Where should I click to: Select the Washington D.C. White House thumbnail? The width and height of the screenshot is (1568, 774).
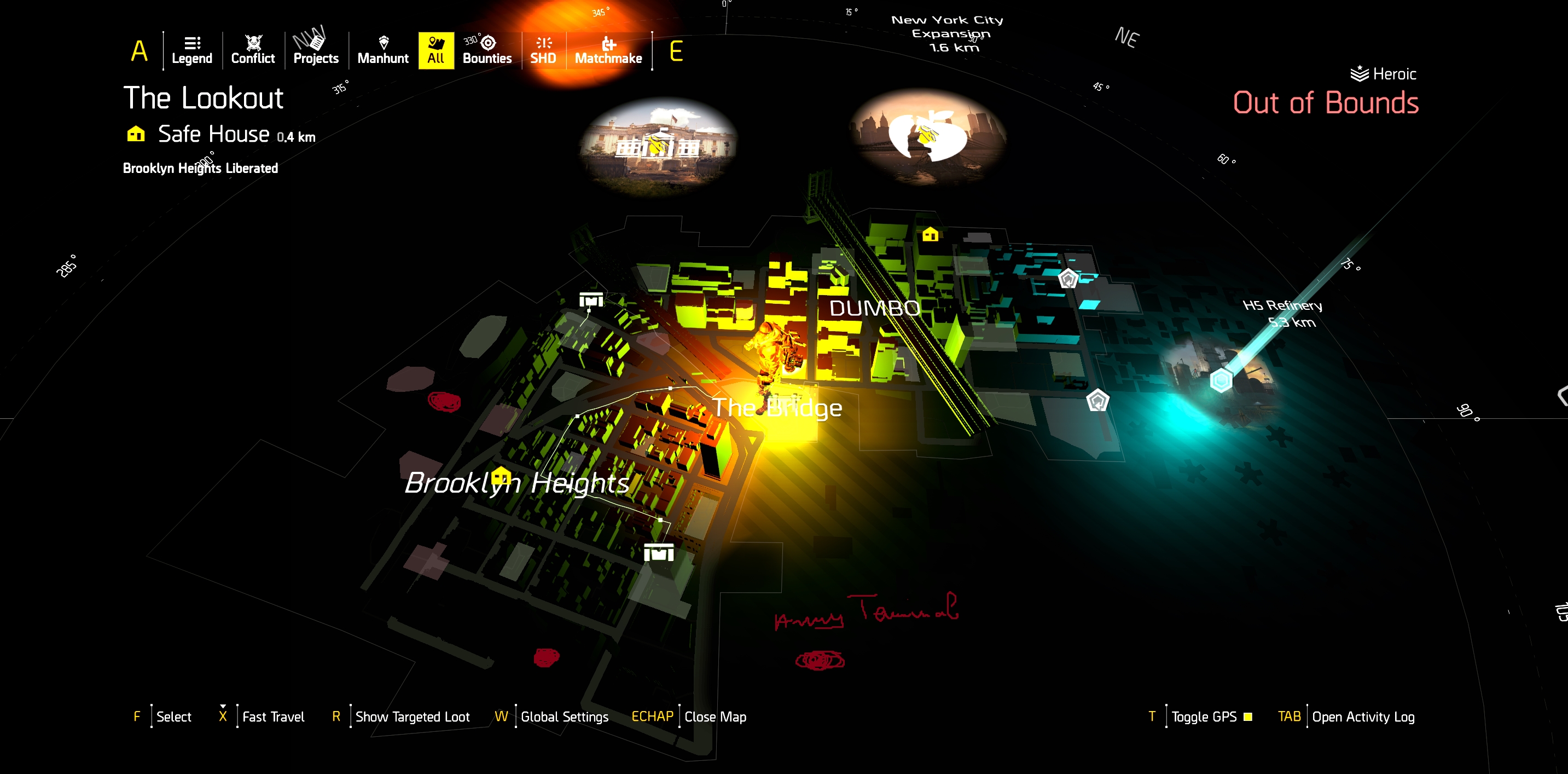click(657, 146)
